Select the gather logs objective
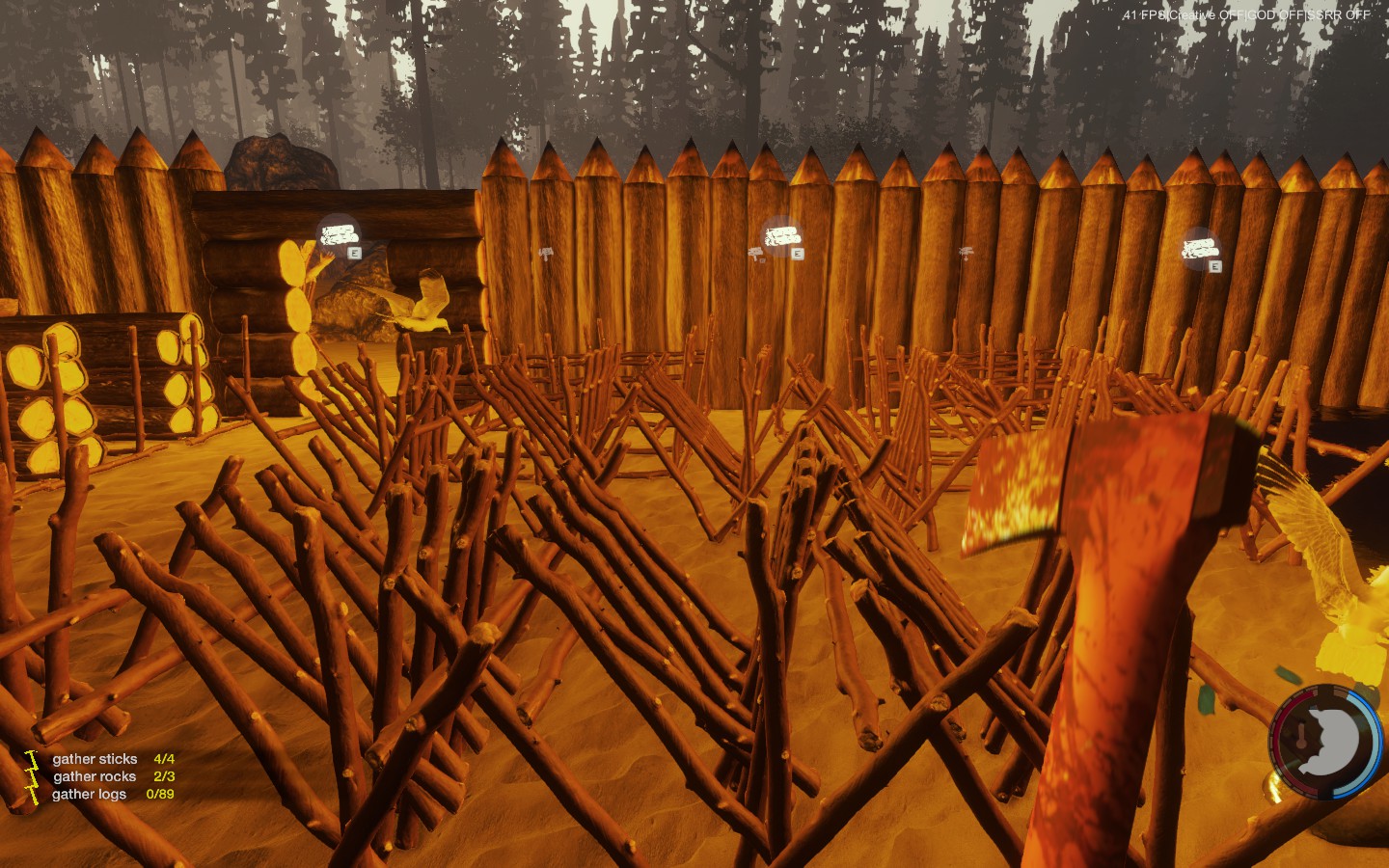 (x=89, y=794)
